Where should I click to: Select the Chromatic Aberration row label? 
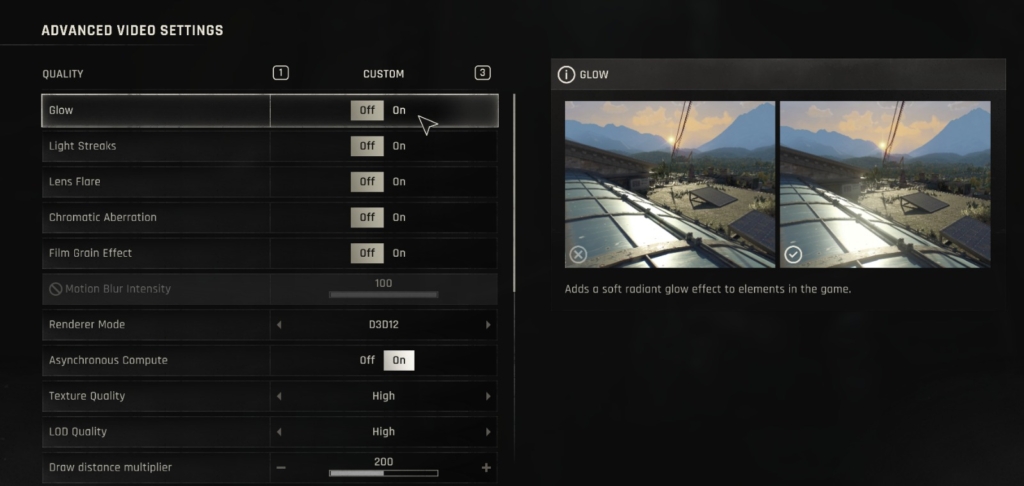click(103, 217)
